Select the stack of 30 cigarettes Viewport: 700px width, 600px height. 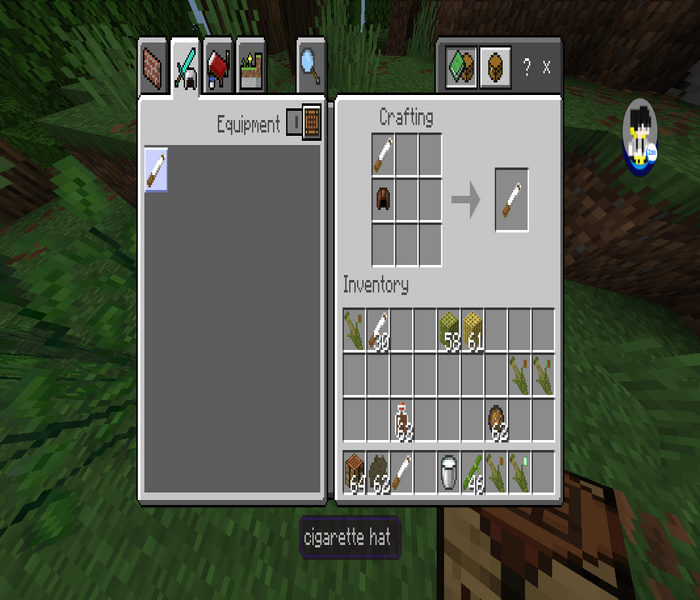tap(379, 330)
